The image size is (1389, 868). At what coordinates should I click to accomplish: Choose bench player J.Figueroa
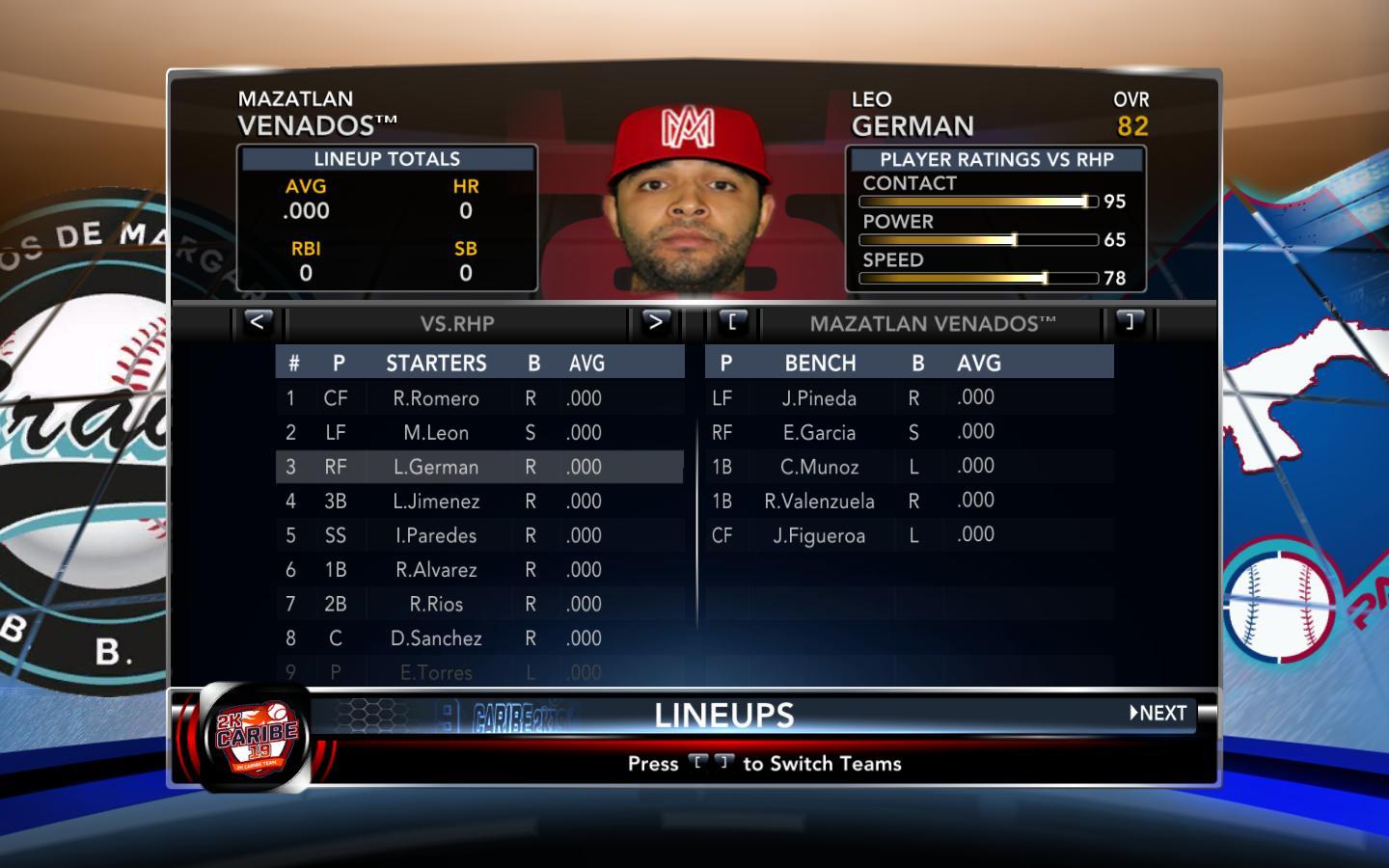tap(819, 535)
